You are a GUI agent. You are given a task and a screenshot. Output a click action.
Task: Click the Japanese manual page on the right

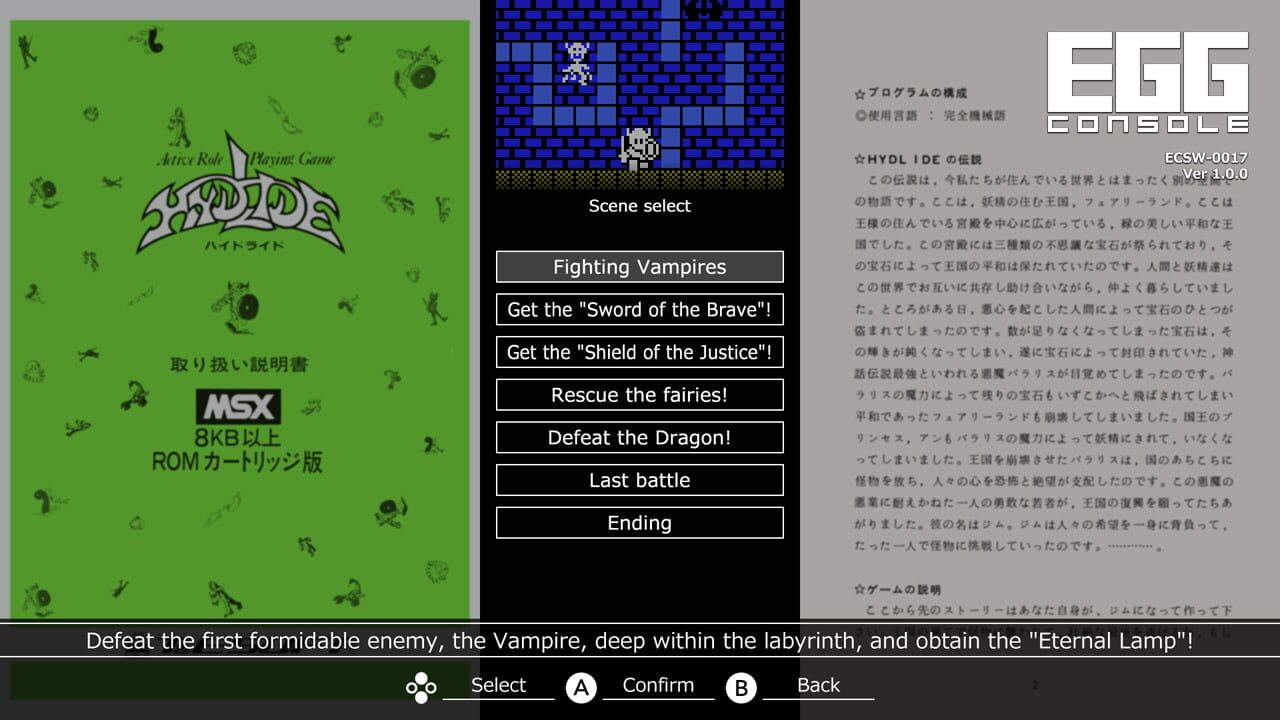point(1040,350)
